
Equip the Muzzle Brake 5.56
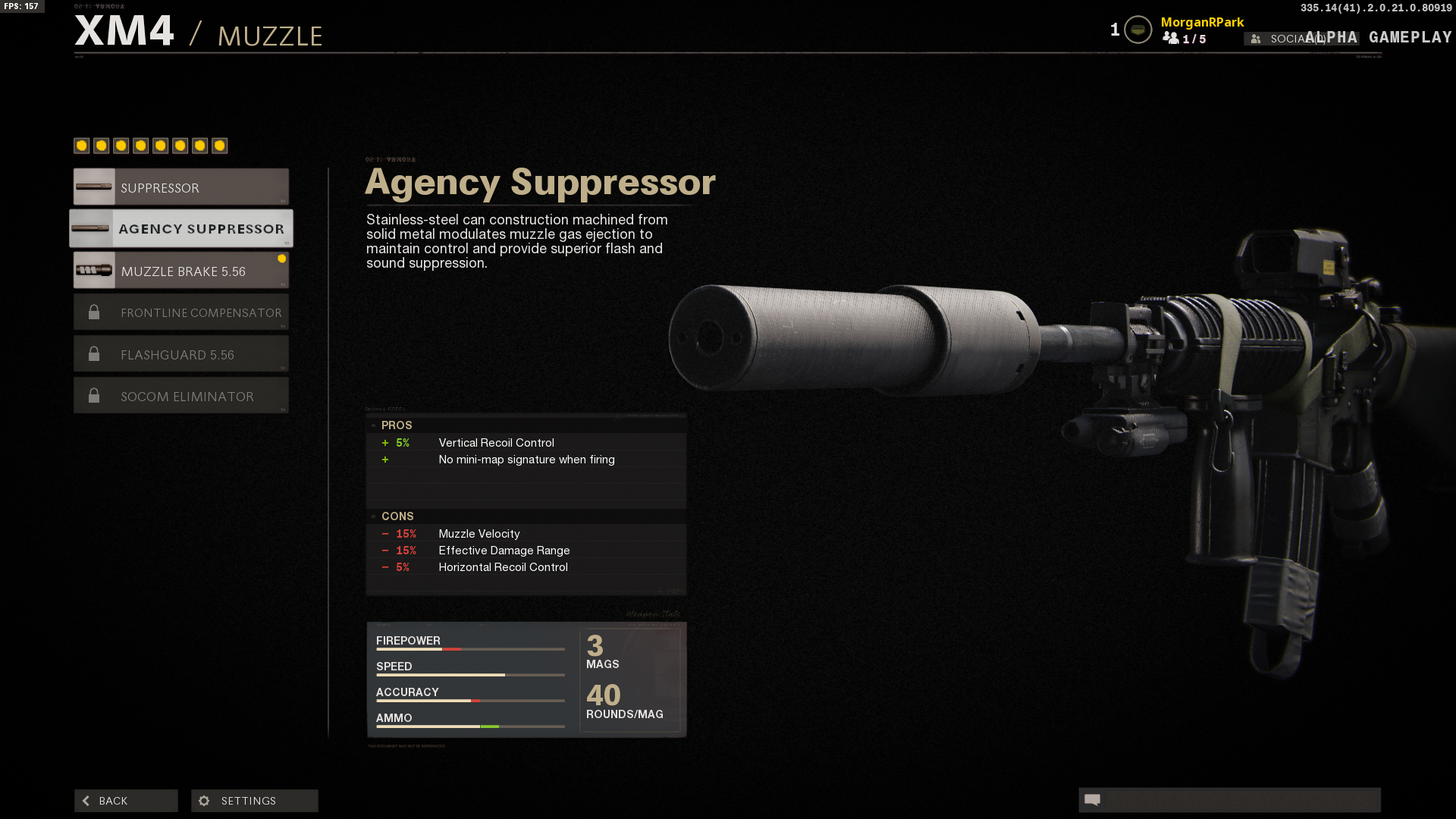pyautogui.click(x=181, y=271)
